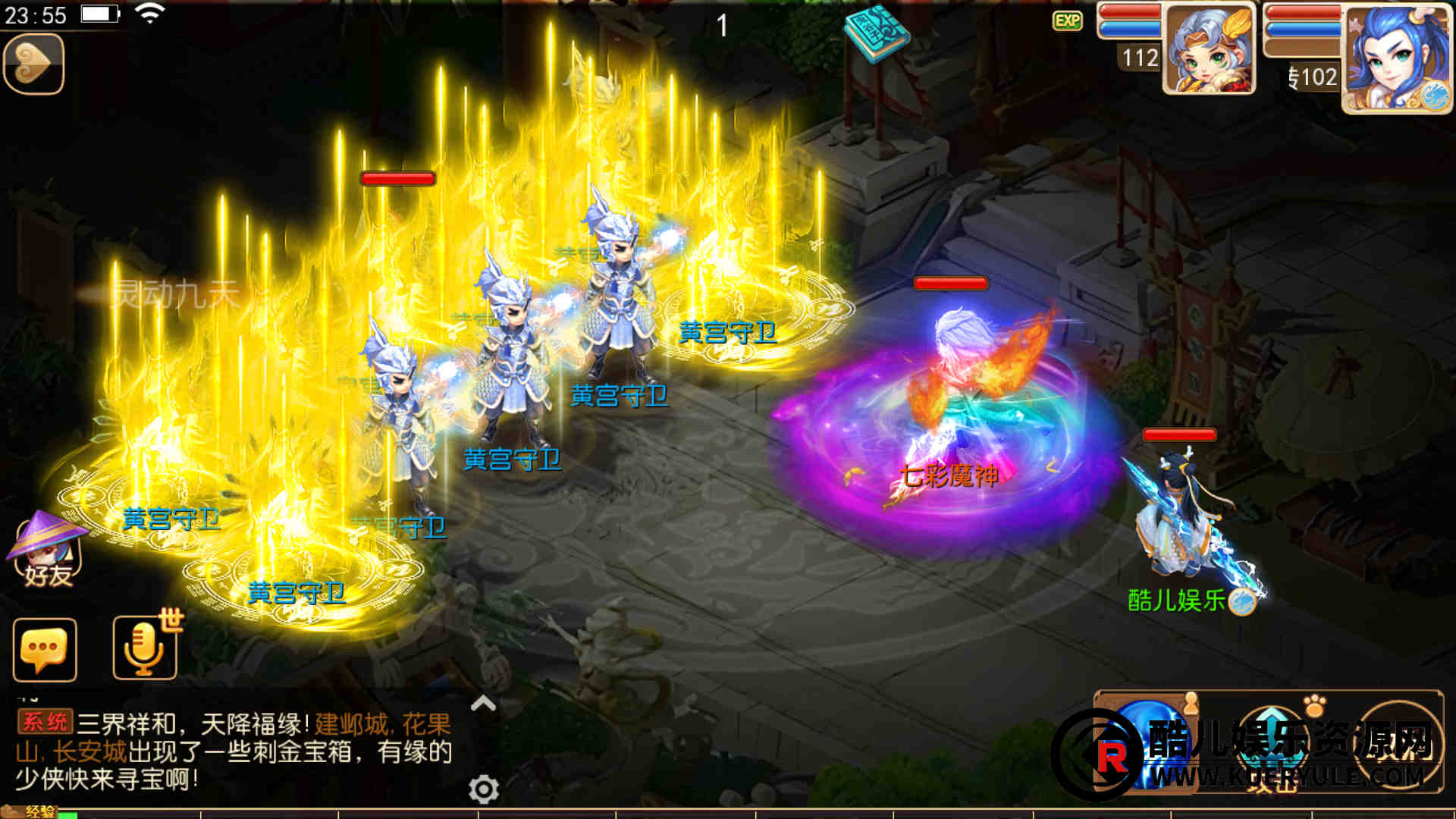The width and height of the screenshot is (1456, 819).
Task: Open the orange chat bubble button
Action: [x=45, y=650]
